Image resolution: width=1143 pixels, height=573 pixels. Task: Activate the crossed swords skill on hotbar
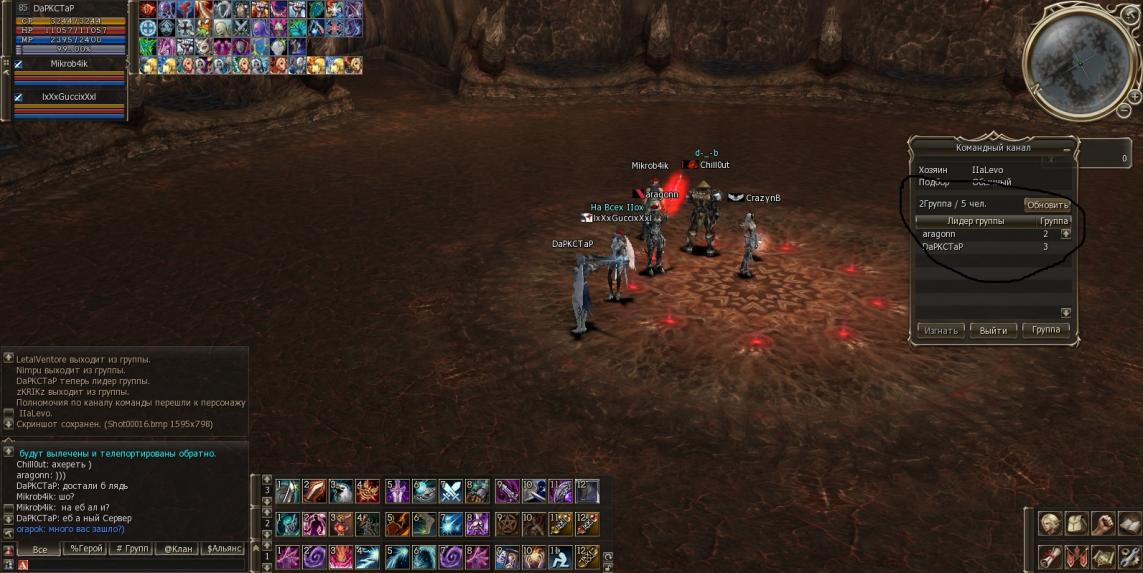(451, 491)
